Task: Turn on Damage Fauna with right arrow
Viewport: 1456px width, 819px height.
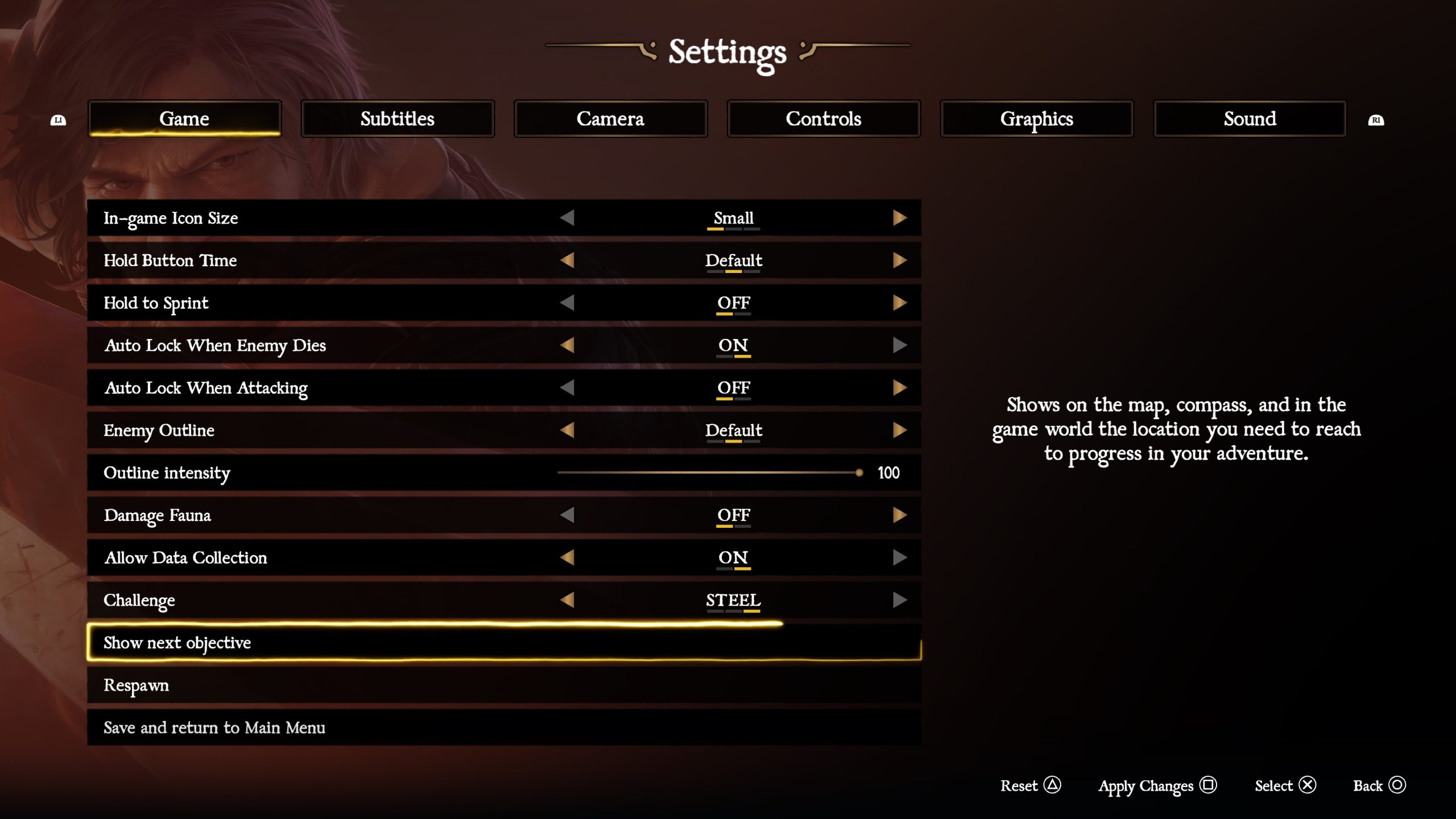Action: point(899,515)
